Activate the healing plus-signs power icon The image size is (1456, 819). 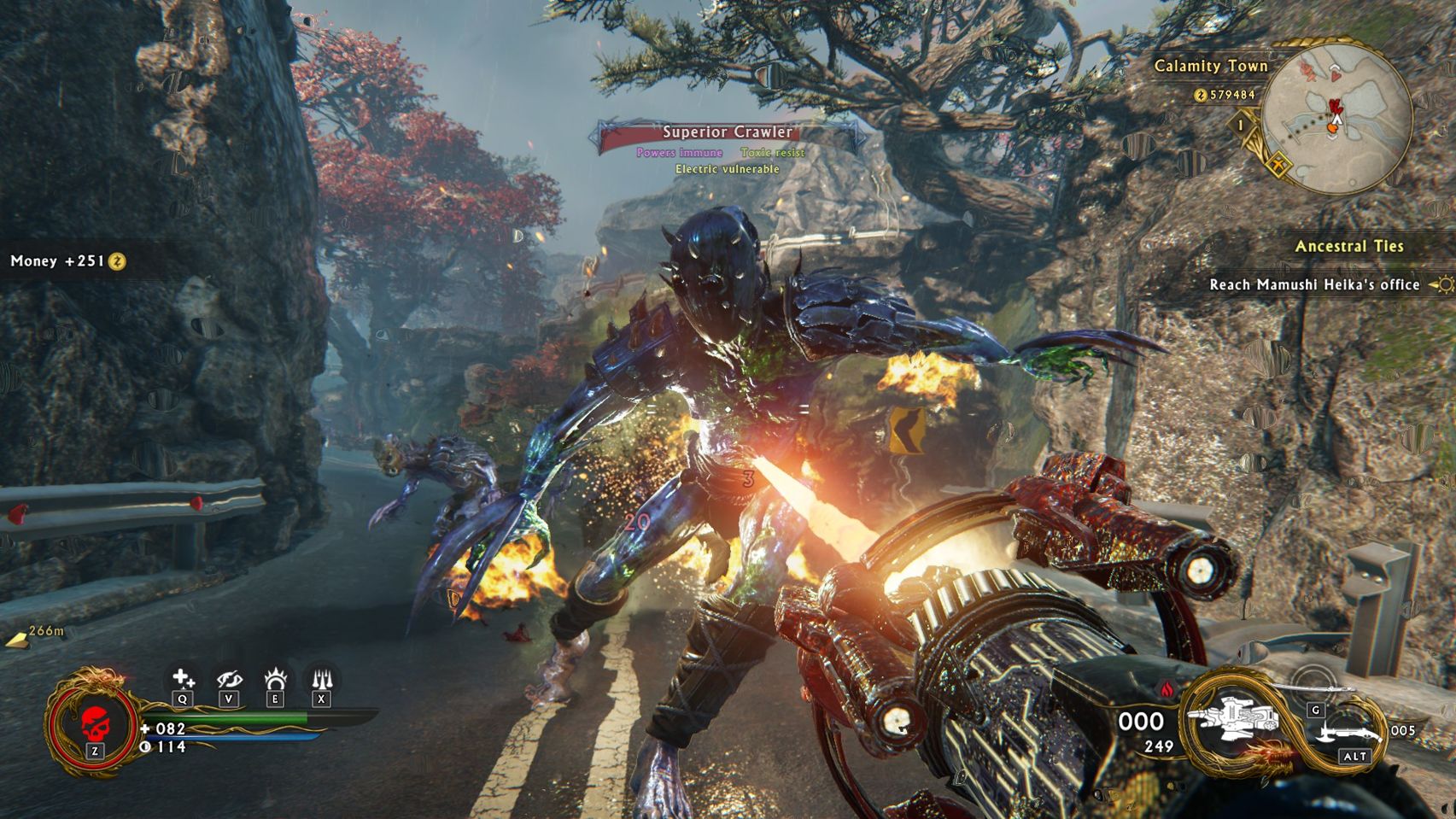tap(183, 680)
